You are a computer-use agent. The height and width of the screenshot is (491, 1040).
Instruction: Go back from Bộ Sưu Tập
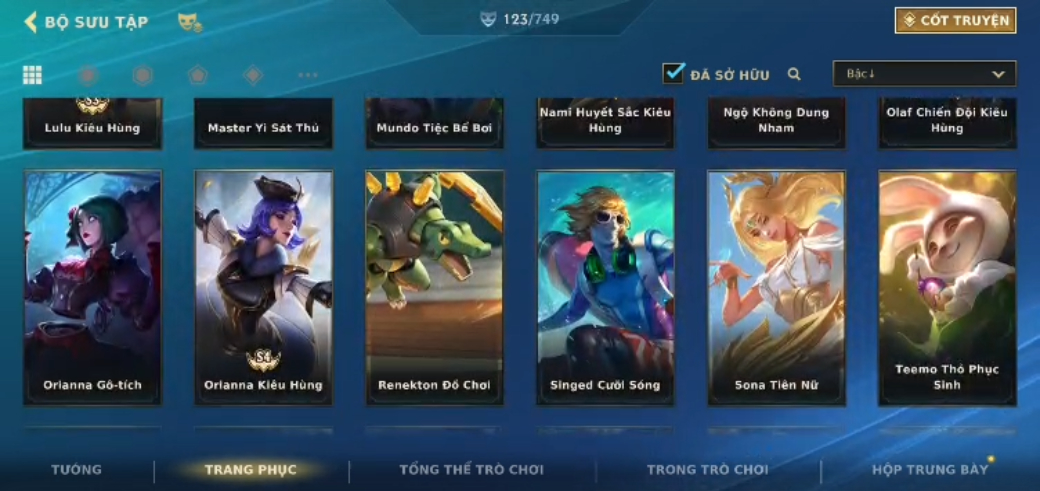click(x=31, y=21)
